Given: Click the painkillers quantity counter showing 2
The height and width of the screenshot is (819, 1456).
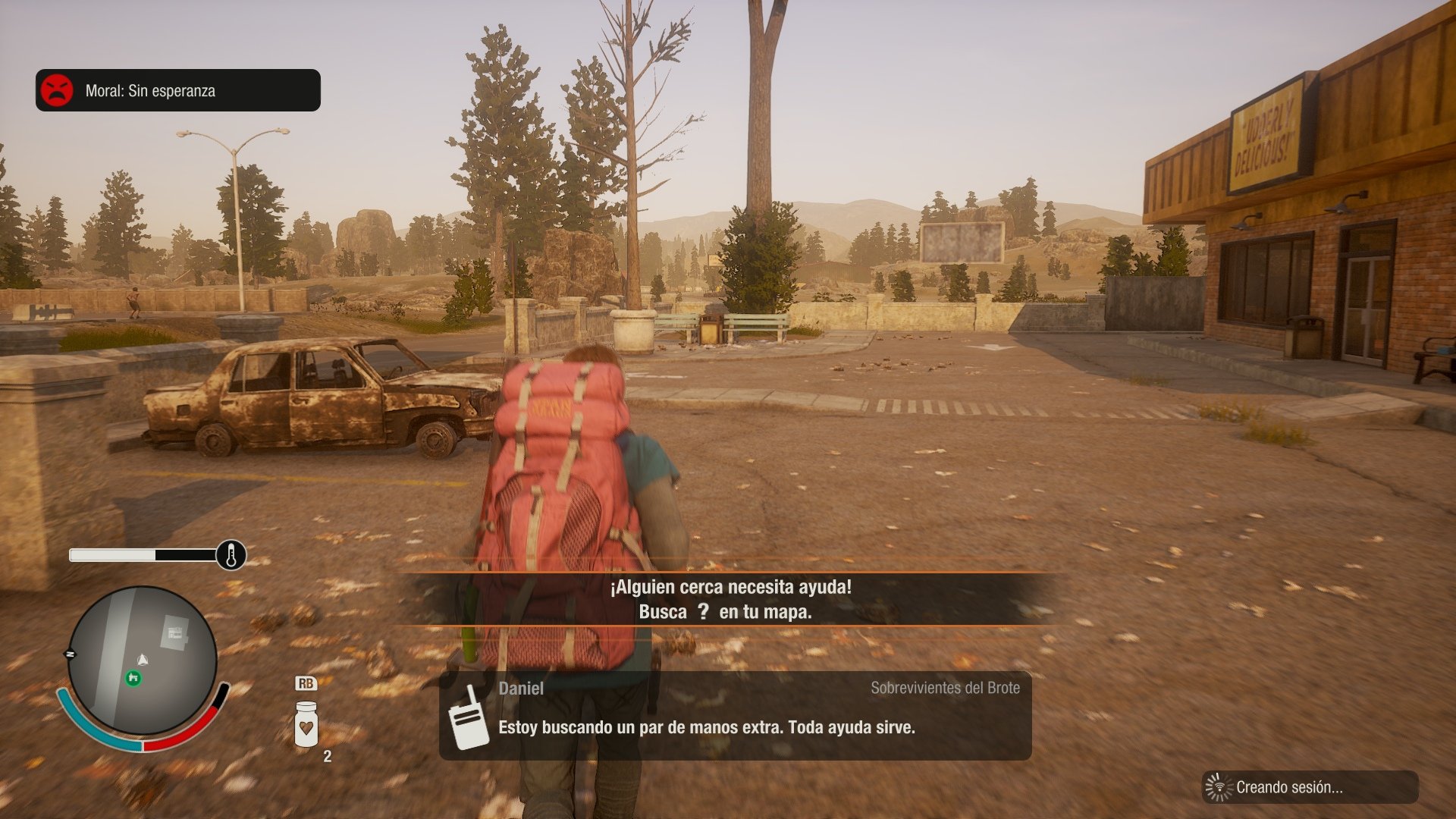Looking at the screenshot, I should tap(326, 755).
